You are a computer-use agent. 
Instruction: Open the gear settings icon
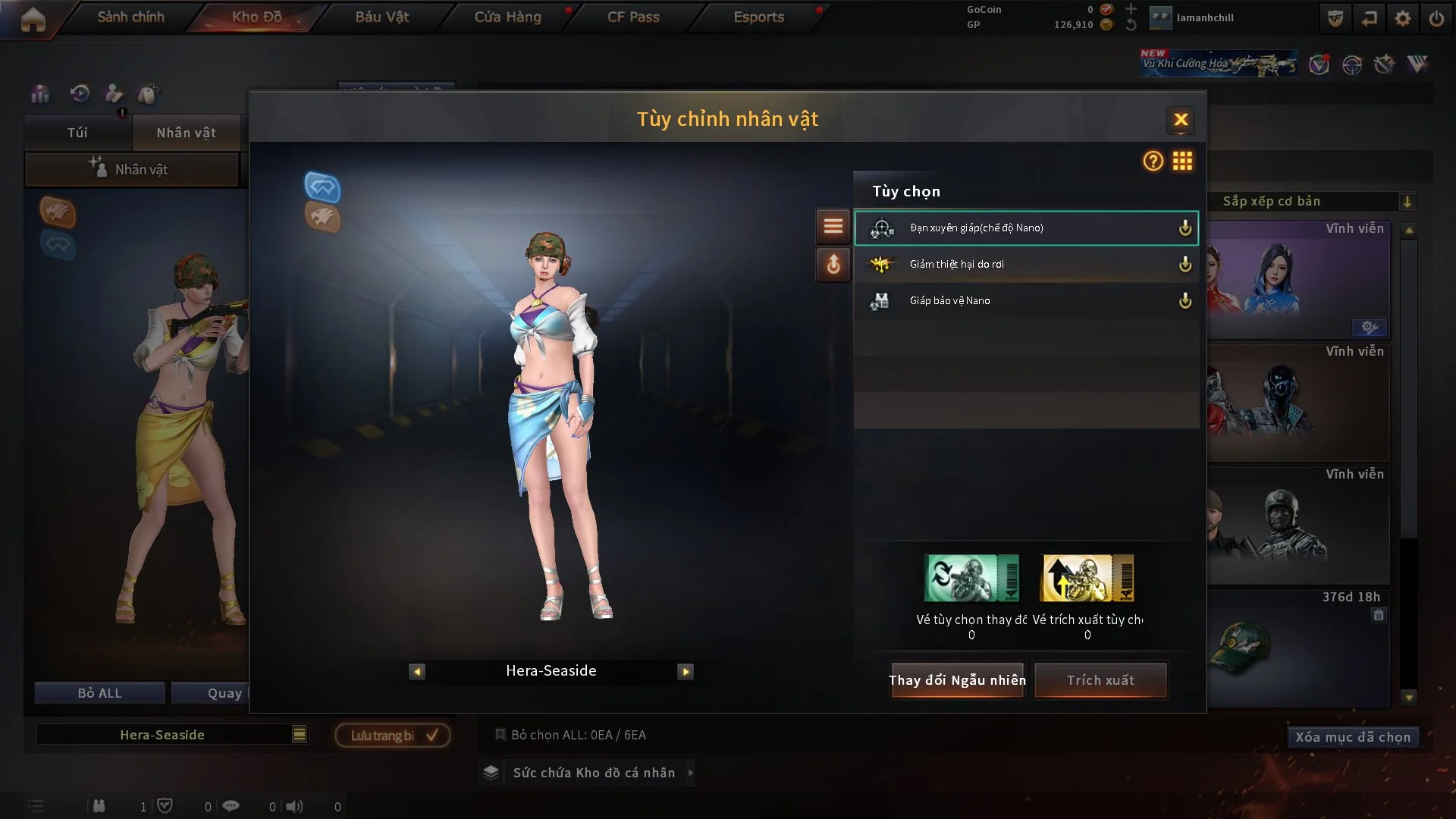1403,18
